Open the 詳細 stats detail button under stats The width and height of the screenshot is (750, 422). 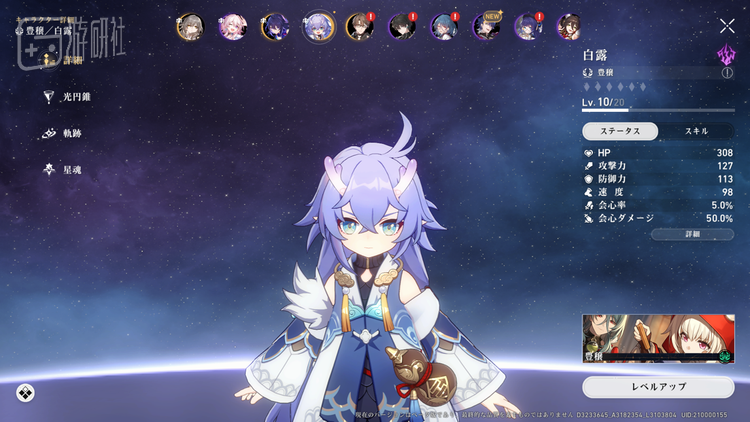point(692,234)
